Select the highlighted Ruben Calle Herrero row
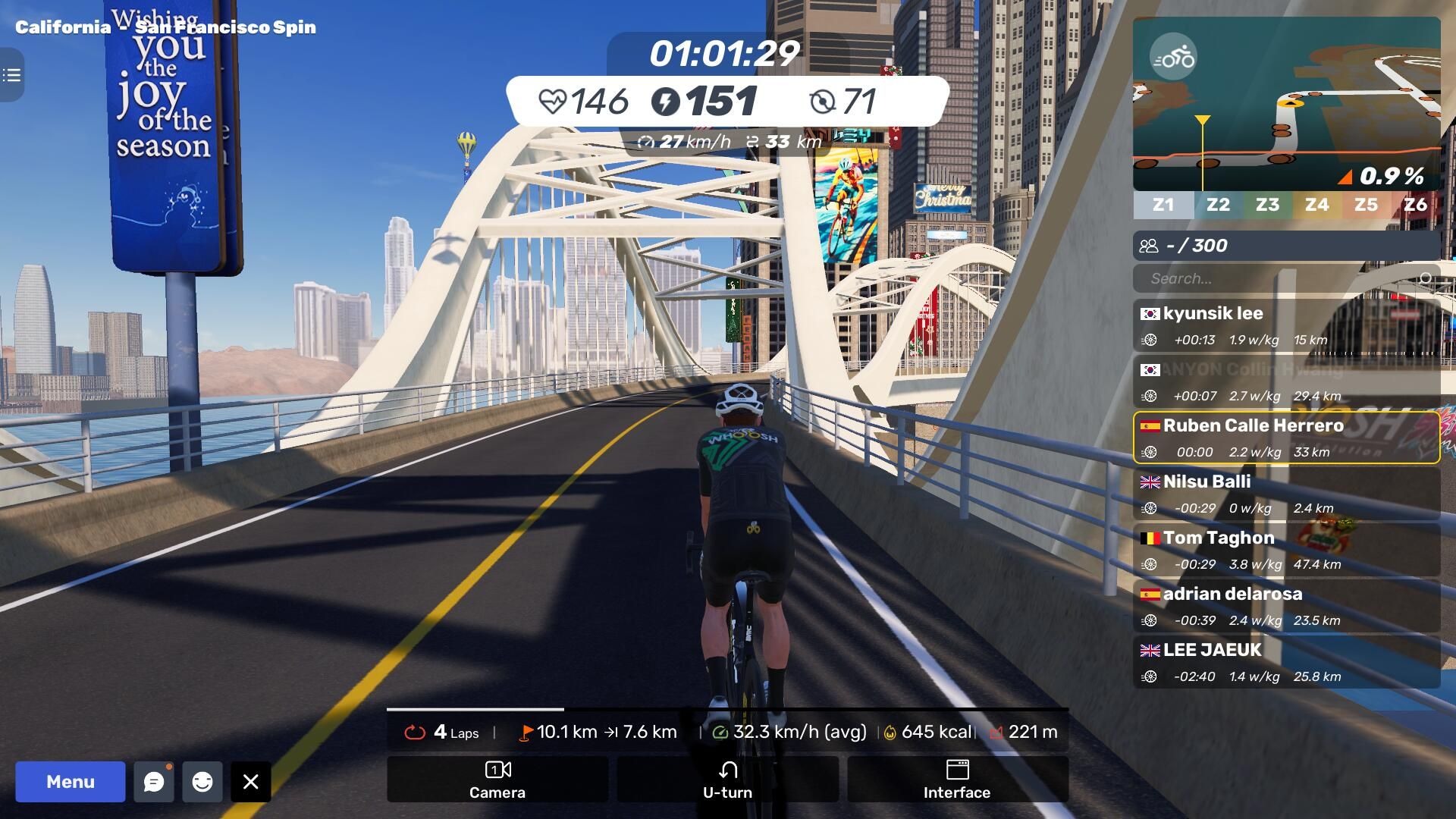 [1286, 438]
